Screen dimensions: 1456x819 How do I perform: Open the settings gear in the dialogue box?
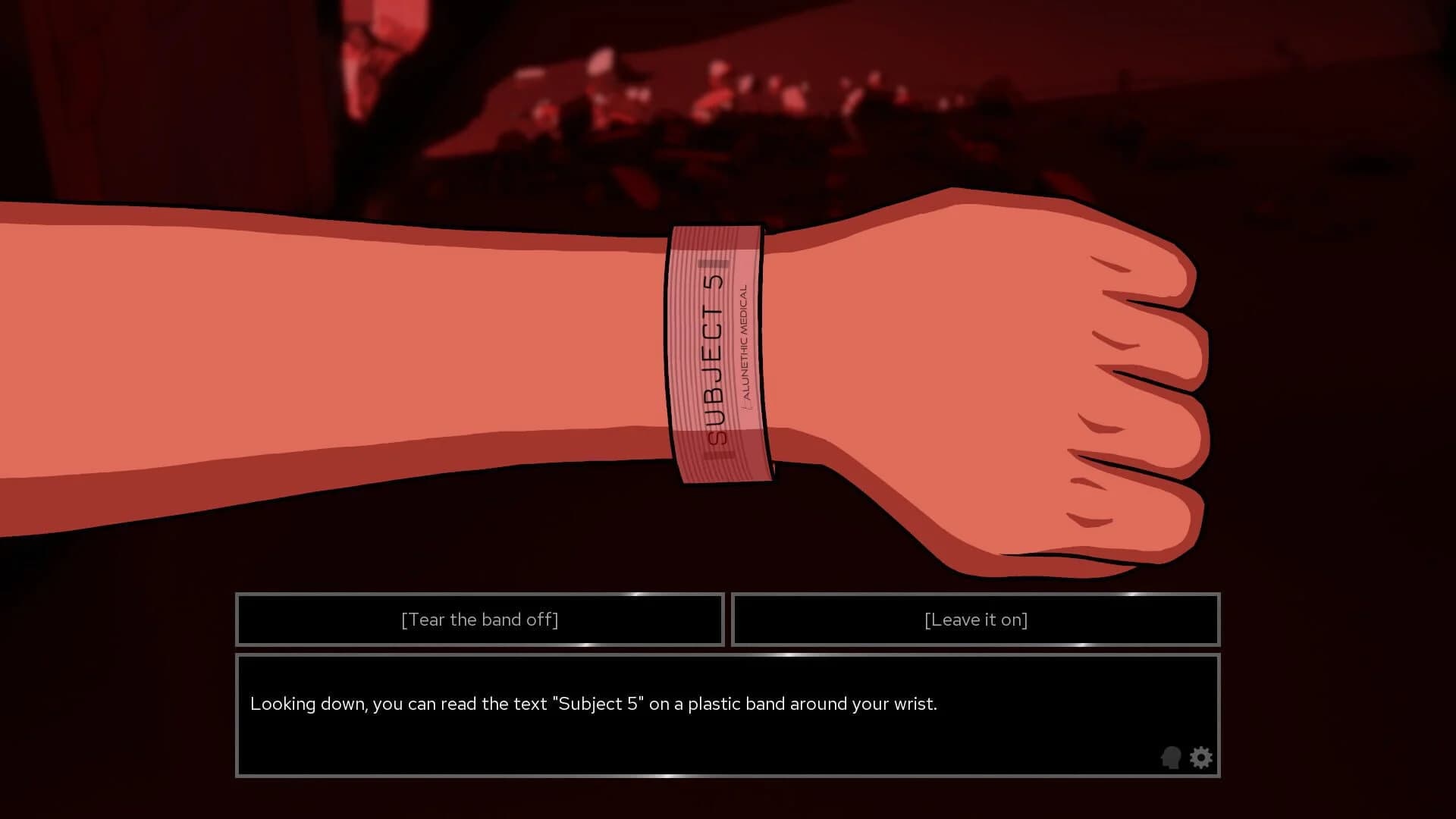(1200, 758)
